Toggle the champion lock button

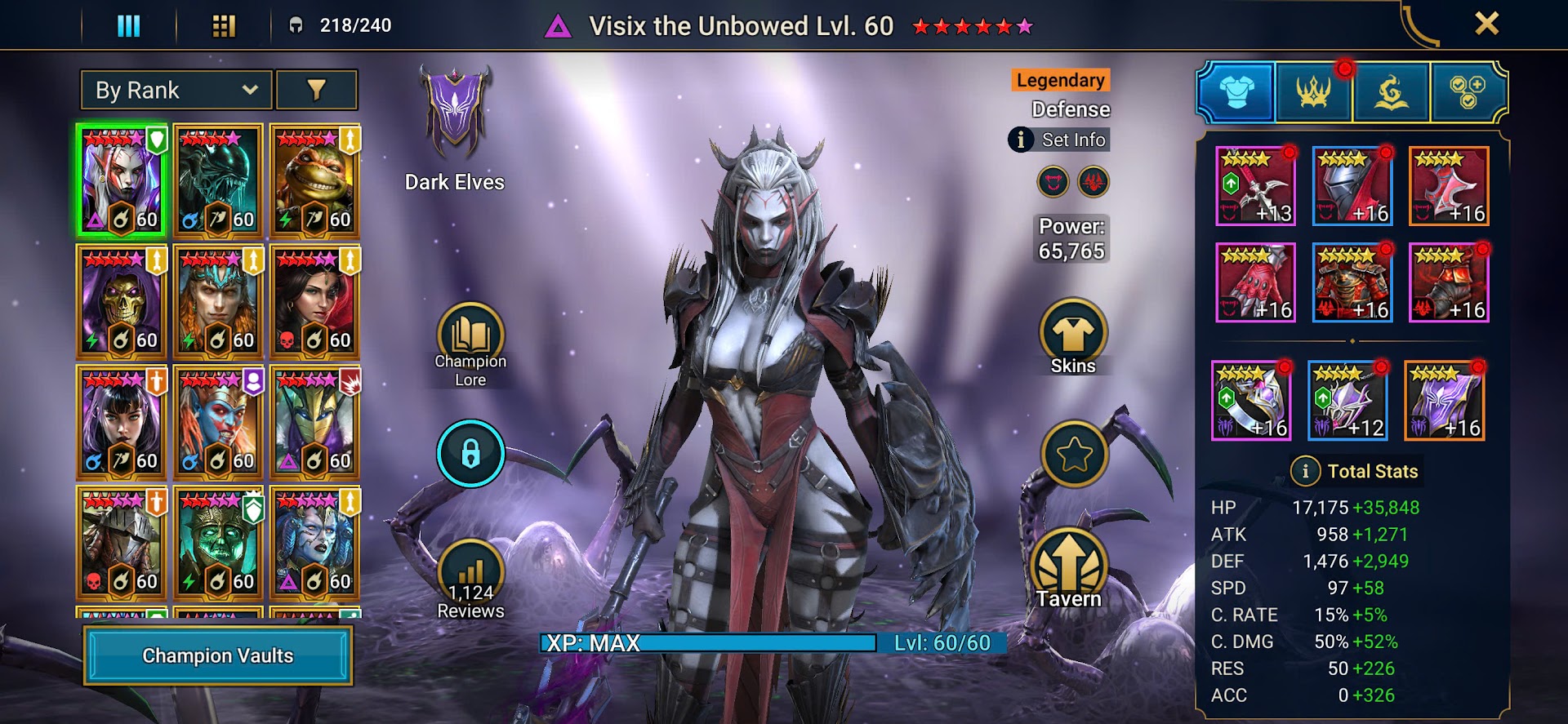(470, 453)
